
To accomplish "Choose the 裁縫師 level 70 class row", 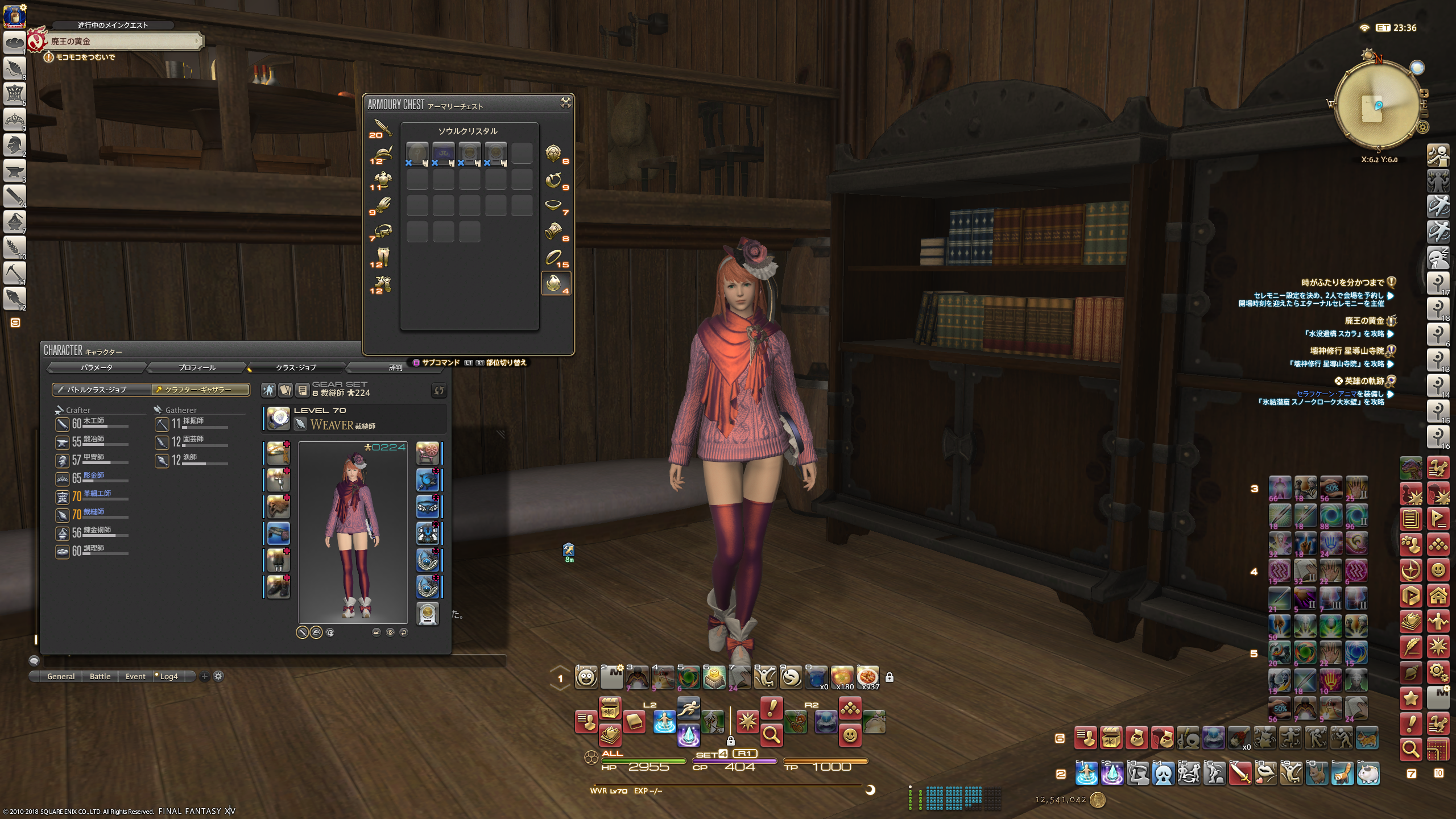I will [92, 515].
